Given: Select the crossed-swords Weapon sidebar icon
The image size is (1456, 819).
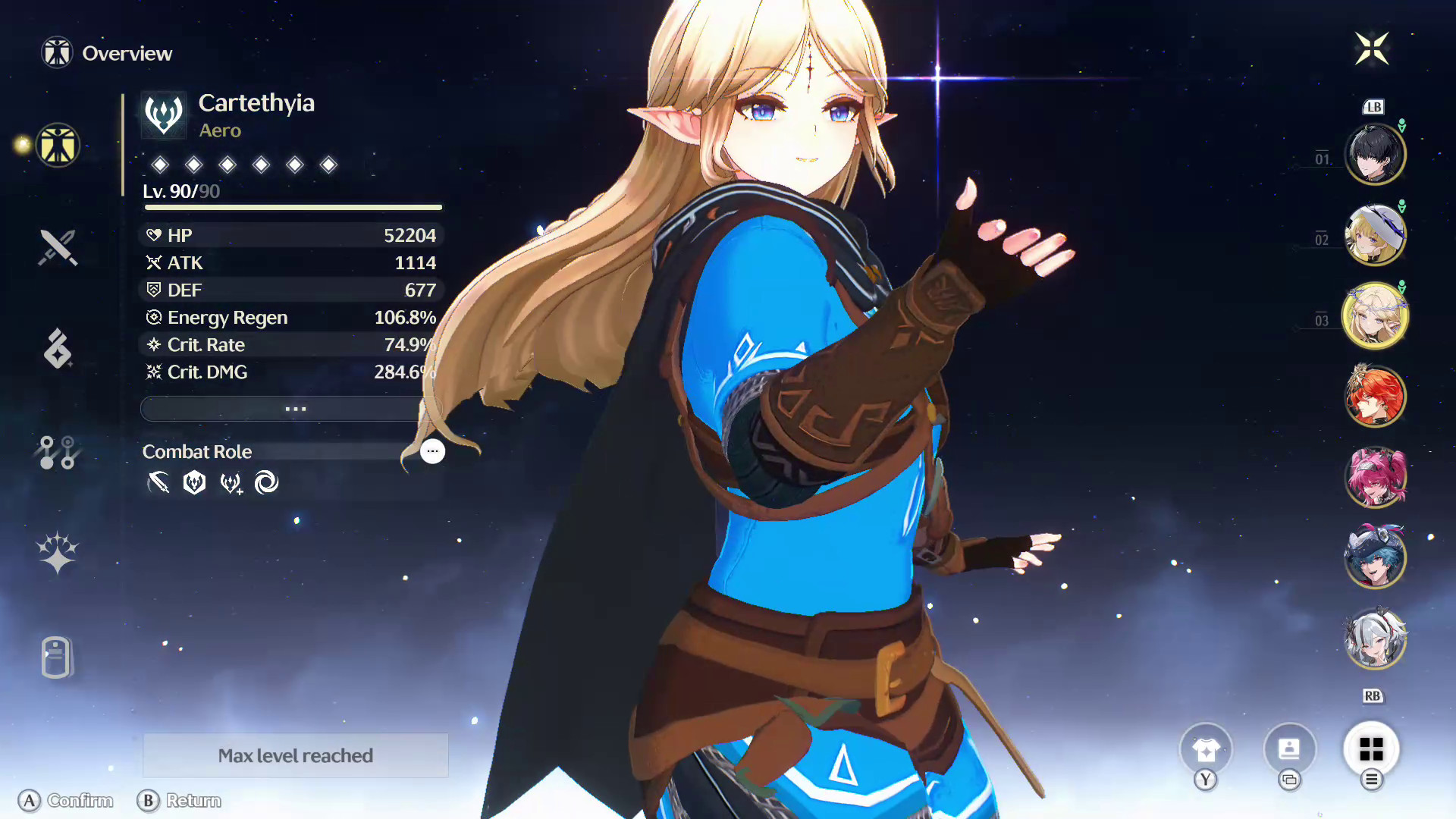Looking at the screenshot, I should click(x=57, y=246).
